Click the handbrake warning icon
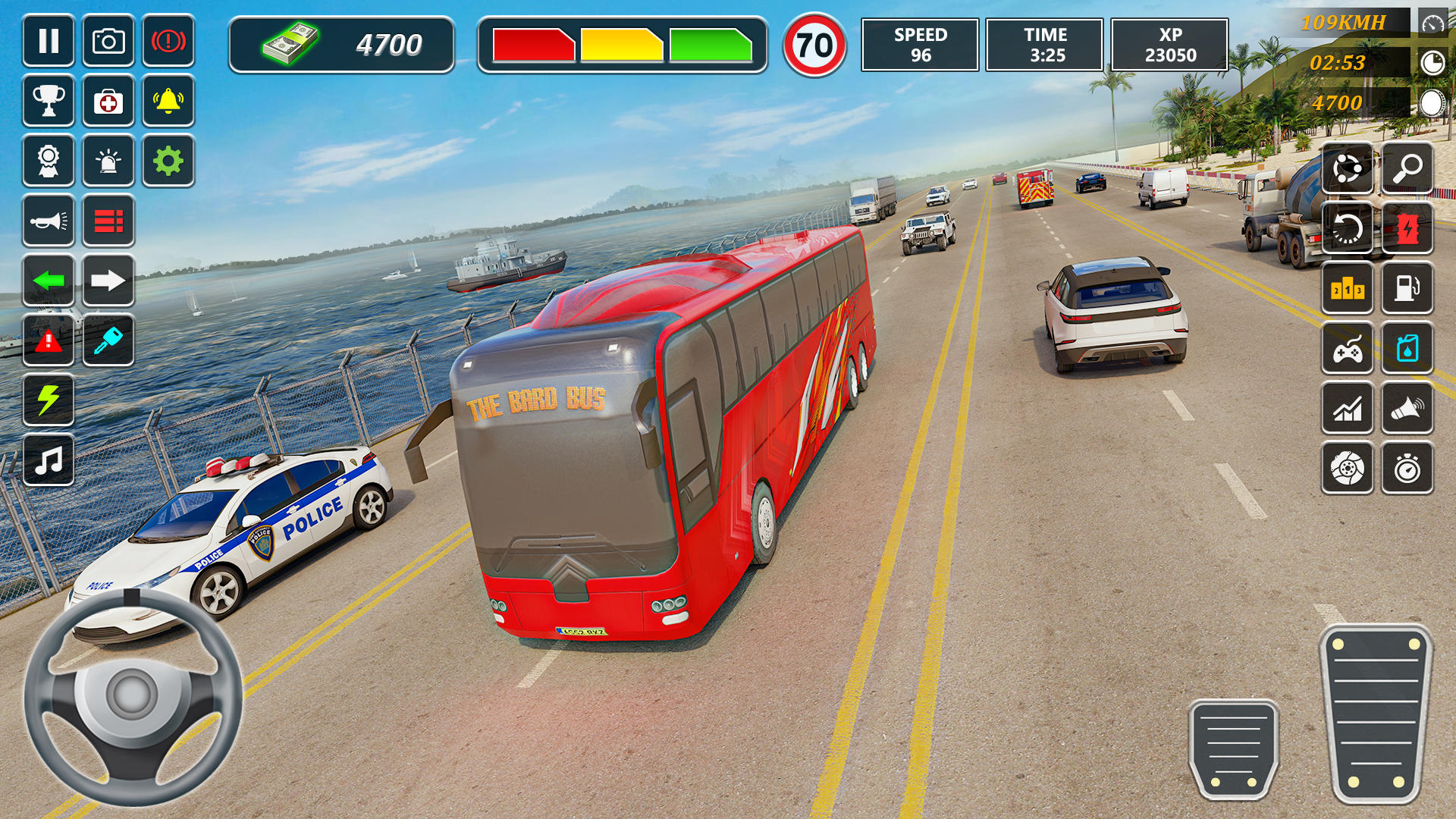 (168, 42)
